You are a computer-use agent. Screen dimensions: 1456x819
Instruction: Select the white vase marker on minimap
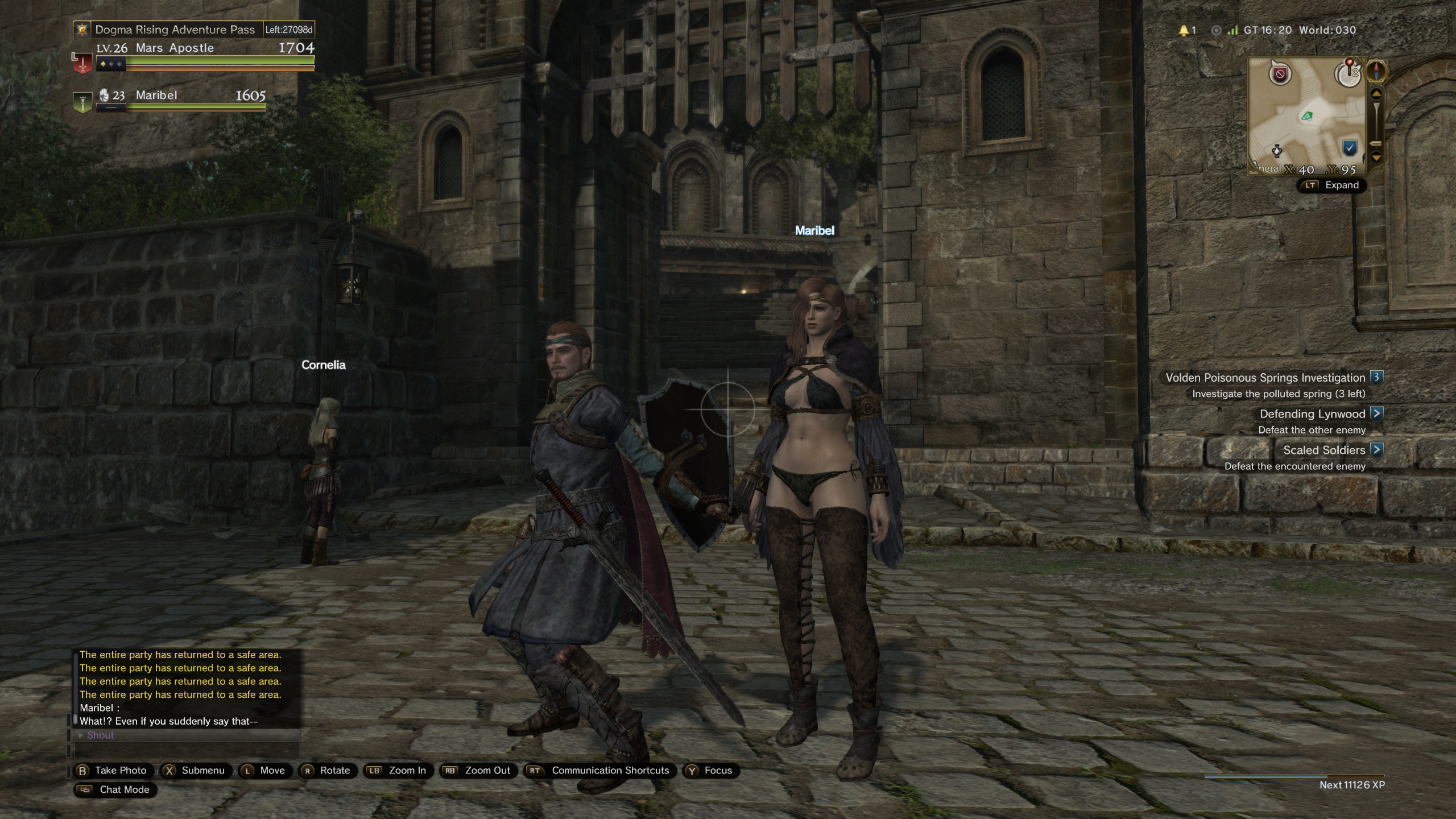[x=1277, y=151]
